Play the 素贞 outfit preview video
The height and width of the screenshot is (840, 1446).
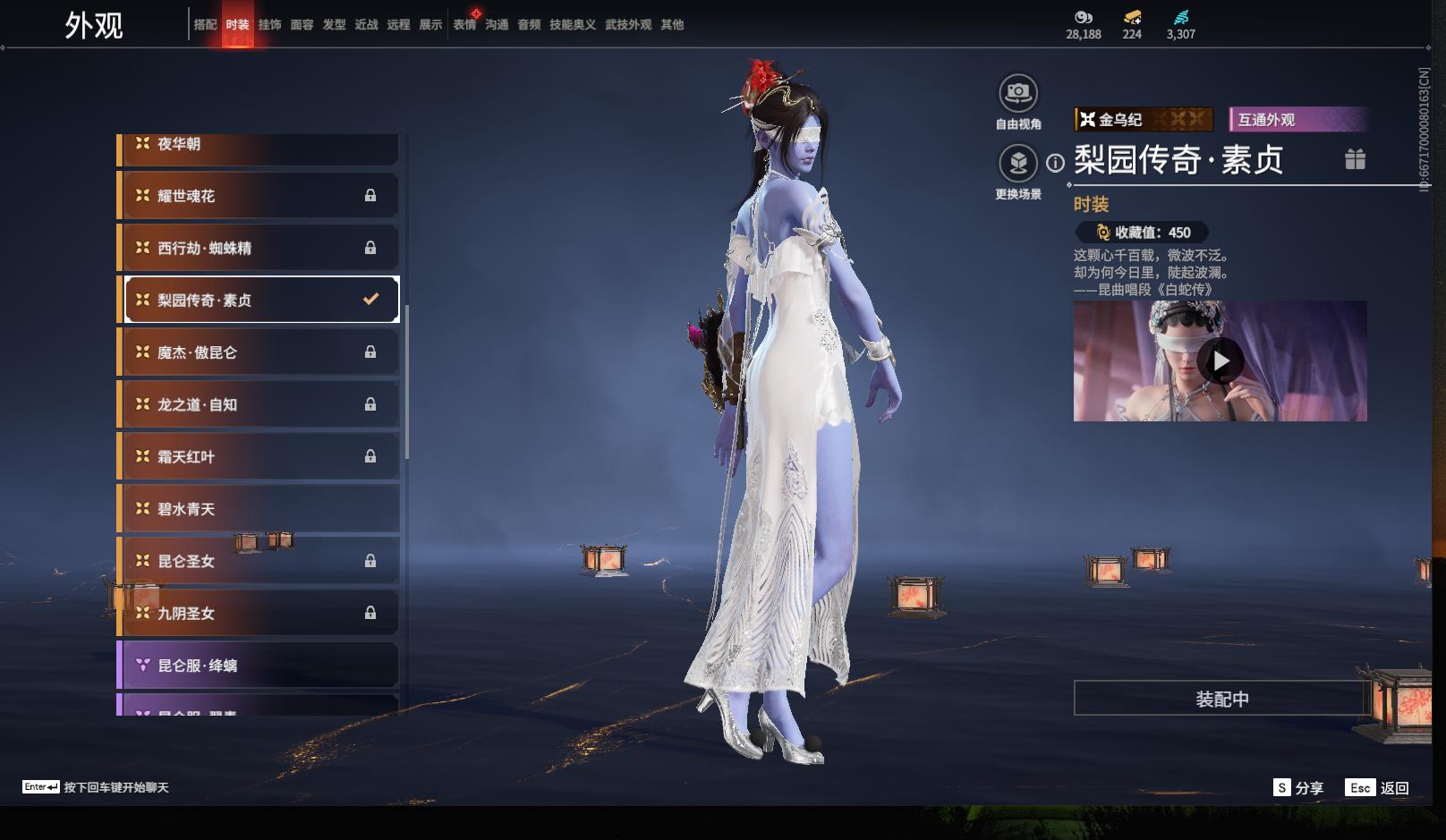tap(1221, 361)
